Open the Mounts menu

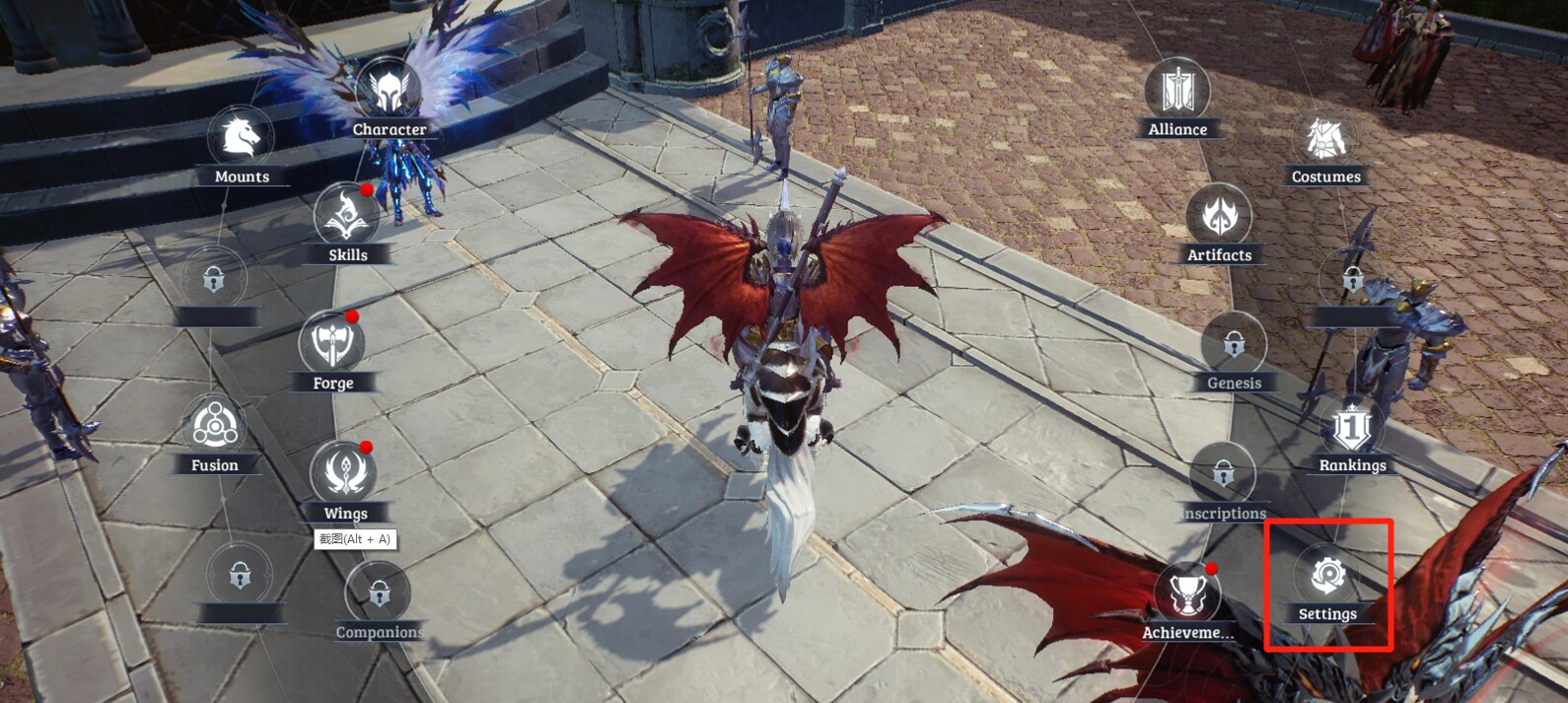click(241, 138)
